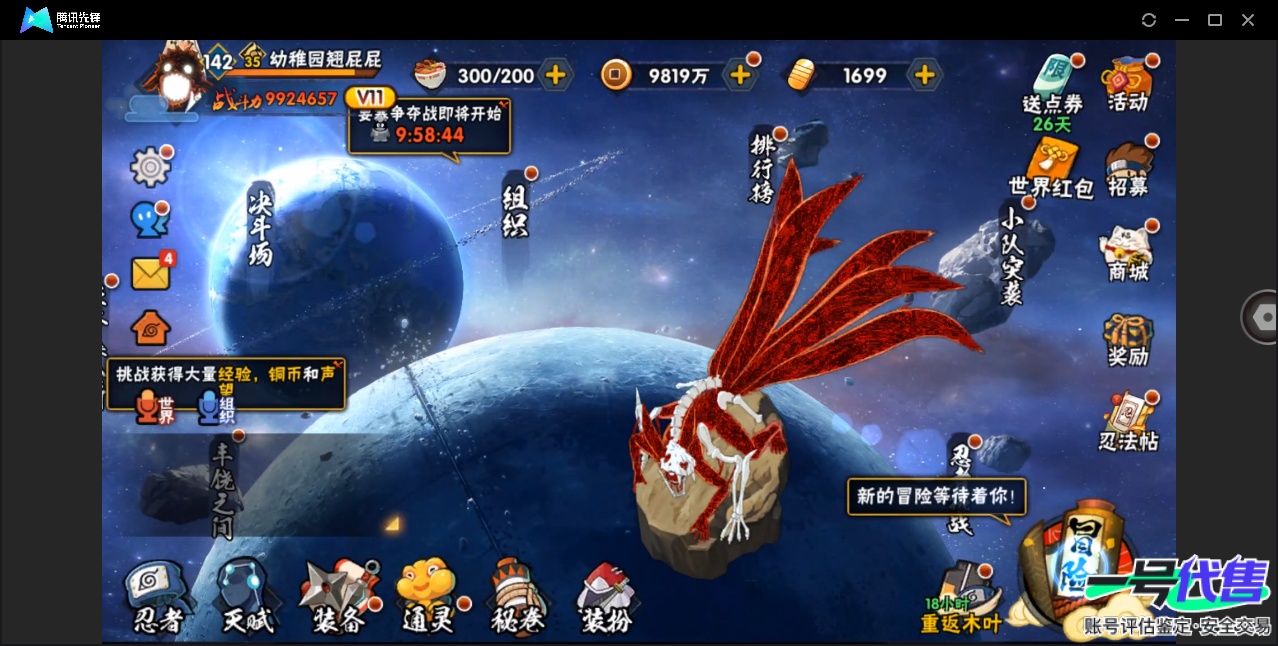This screenshot has width=1278, height=646.
Task: Open the 排行榜 leaderboard
Action: pyautogui.click(x=763, y=168)
